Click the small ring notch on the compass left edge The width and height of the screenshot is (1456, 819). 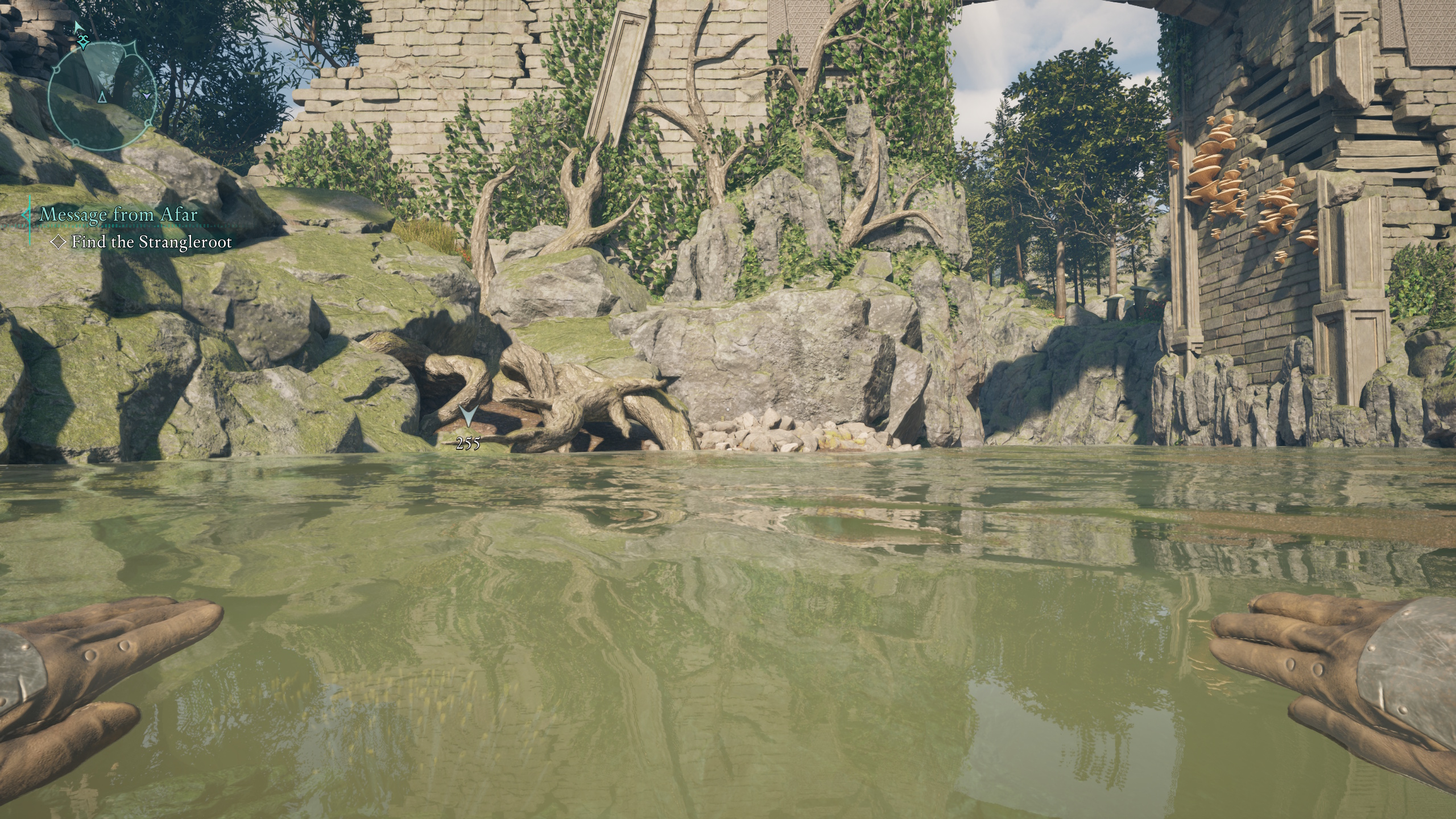pos(56,69)
